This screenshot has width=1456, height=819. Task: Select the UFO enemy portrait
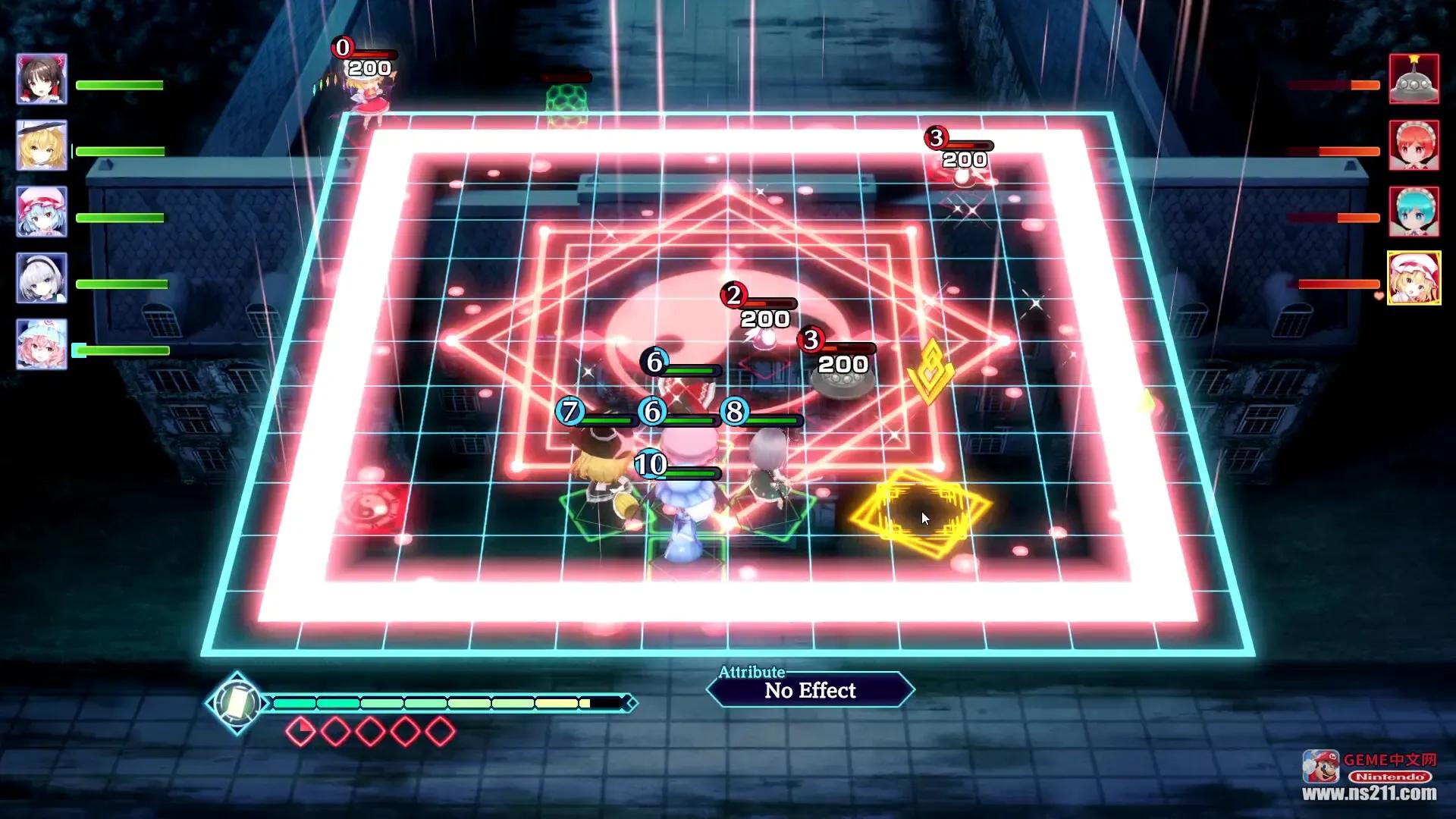[x=1414, y=79]
